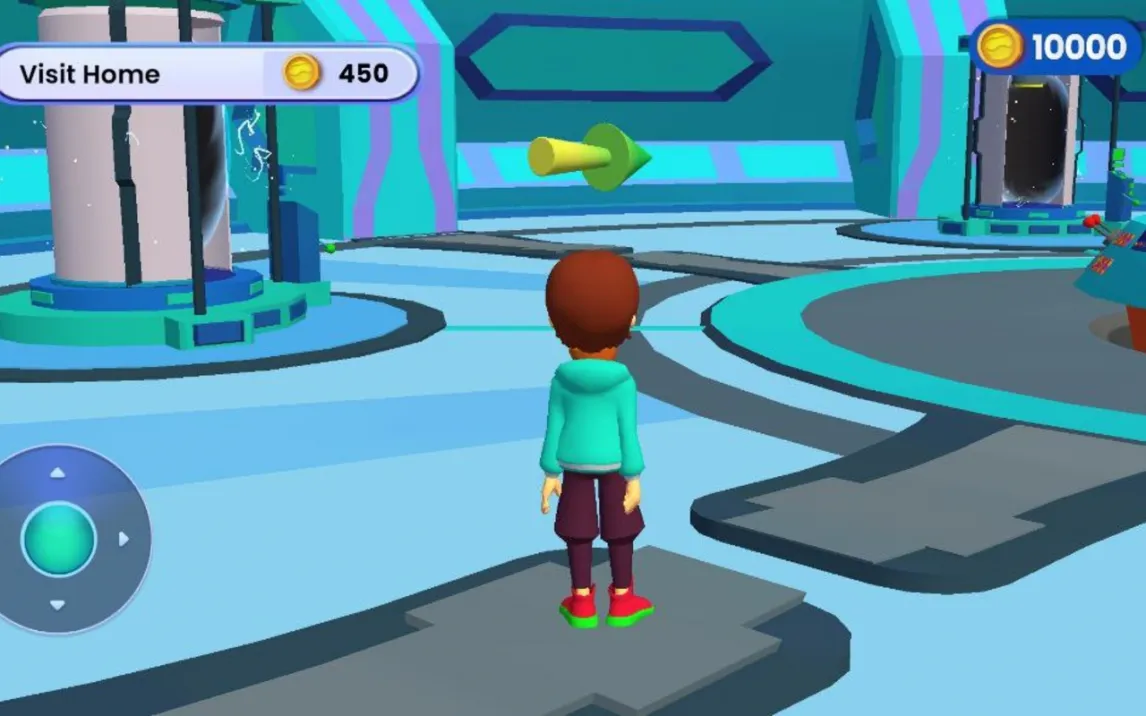Tap the joystick's down arrow

pos(58,605)
